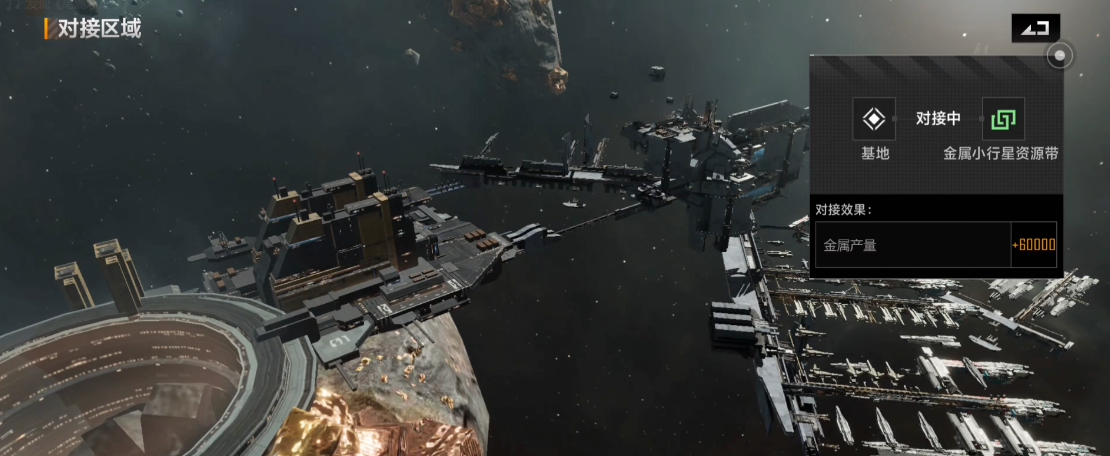Select the 基地 base icon
This screenshot has width=1110, height=456.
point(874,119)
